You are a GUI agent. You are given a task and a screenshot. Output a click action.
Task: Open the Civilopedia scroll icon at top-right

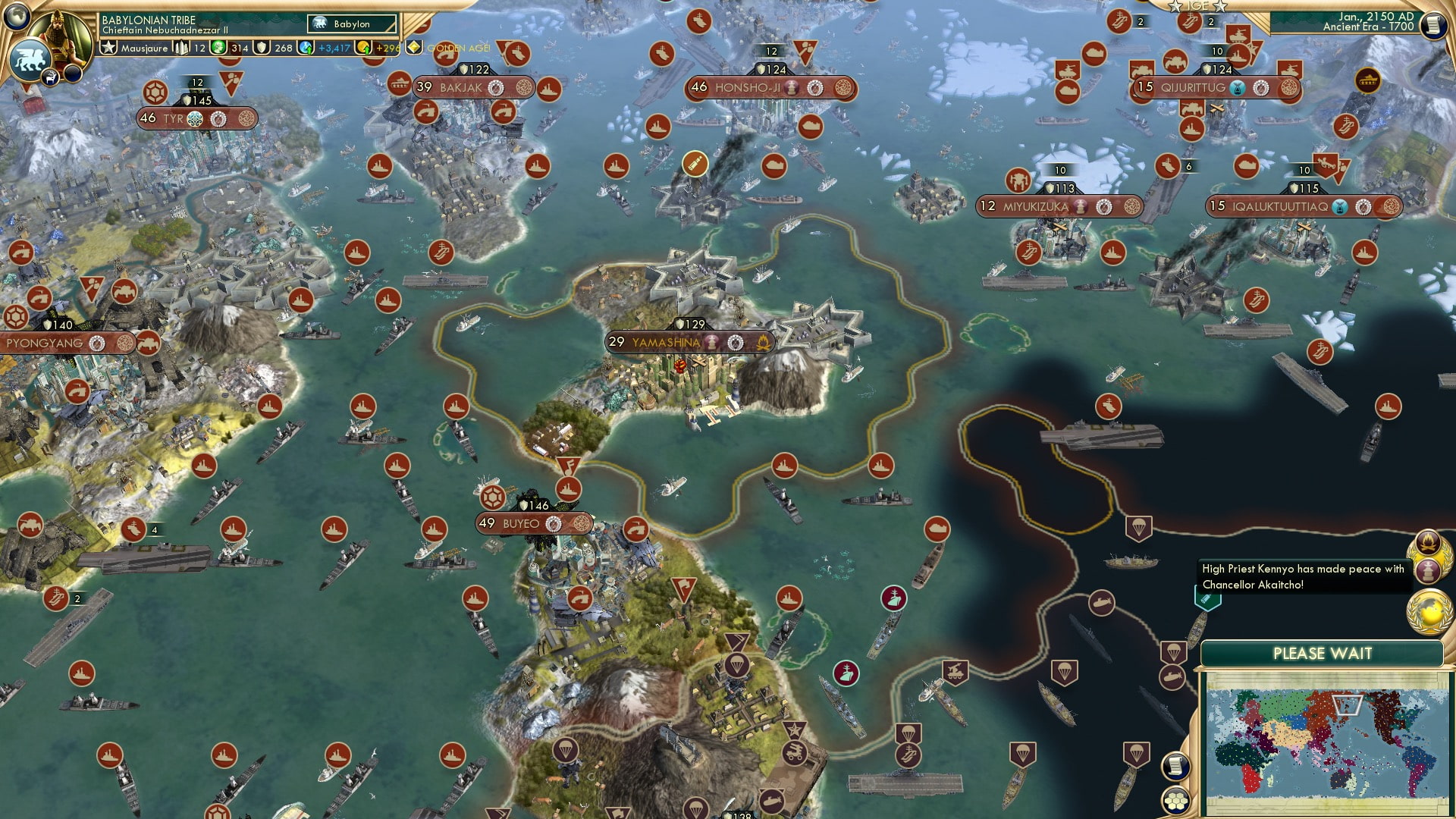point(1435,25)
